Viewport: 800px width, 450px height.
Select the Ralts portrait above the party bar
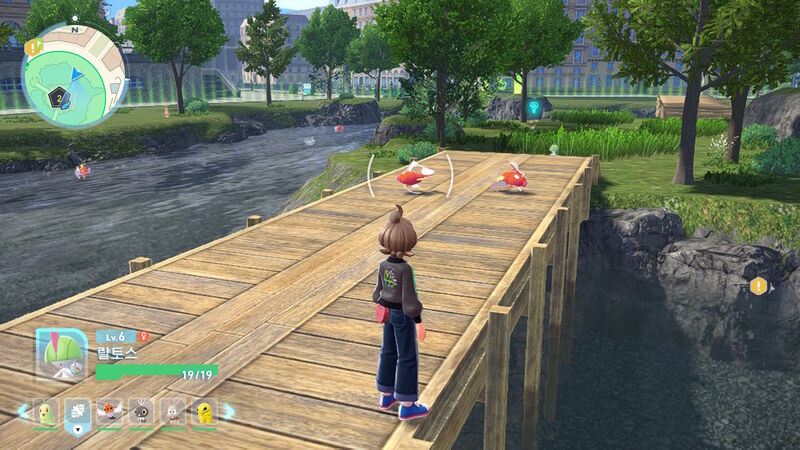click(x=62, y=354)
